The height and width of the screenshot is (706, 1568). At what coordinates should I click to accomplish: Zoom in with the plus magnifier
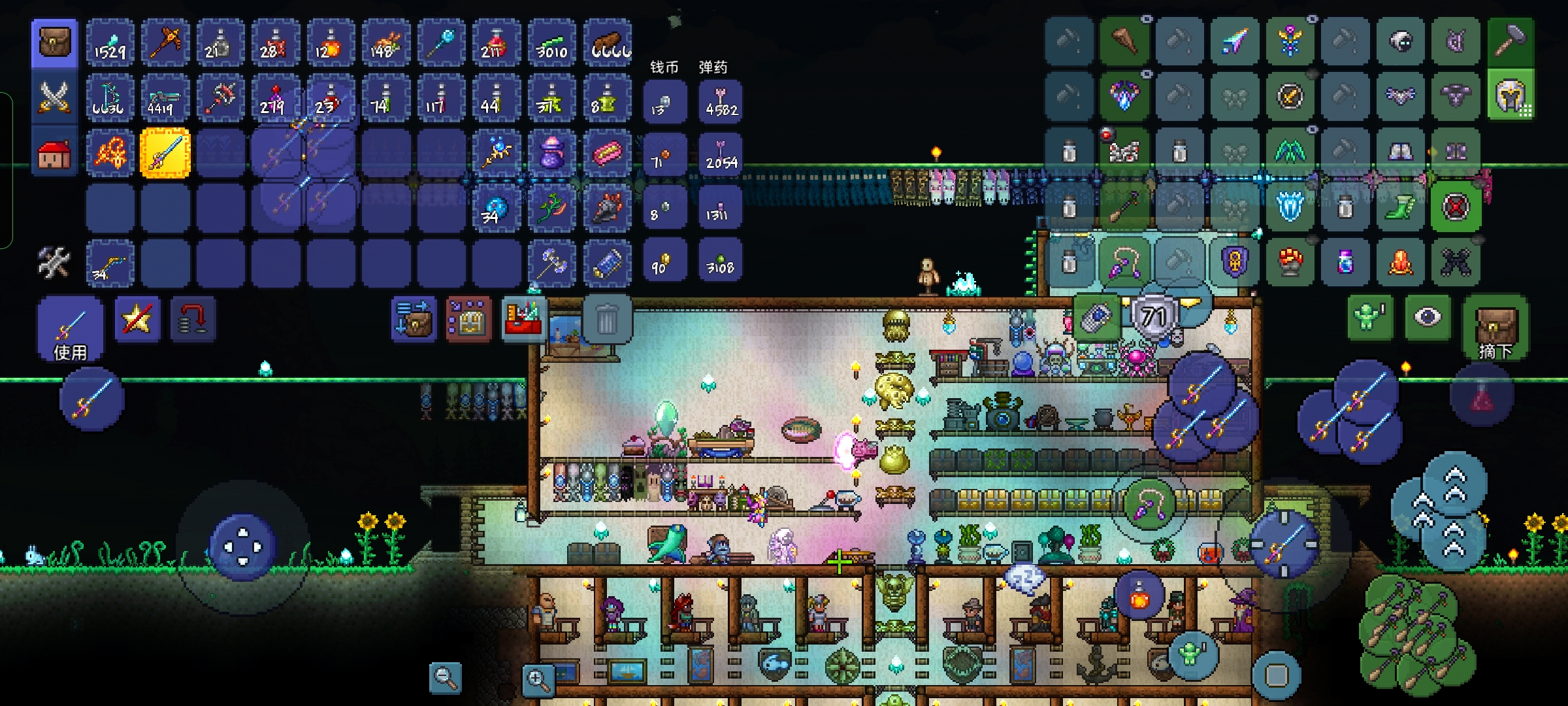click(538, 680)
